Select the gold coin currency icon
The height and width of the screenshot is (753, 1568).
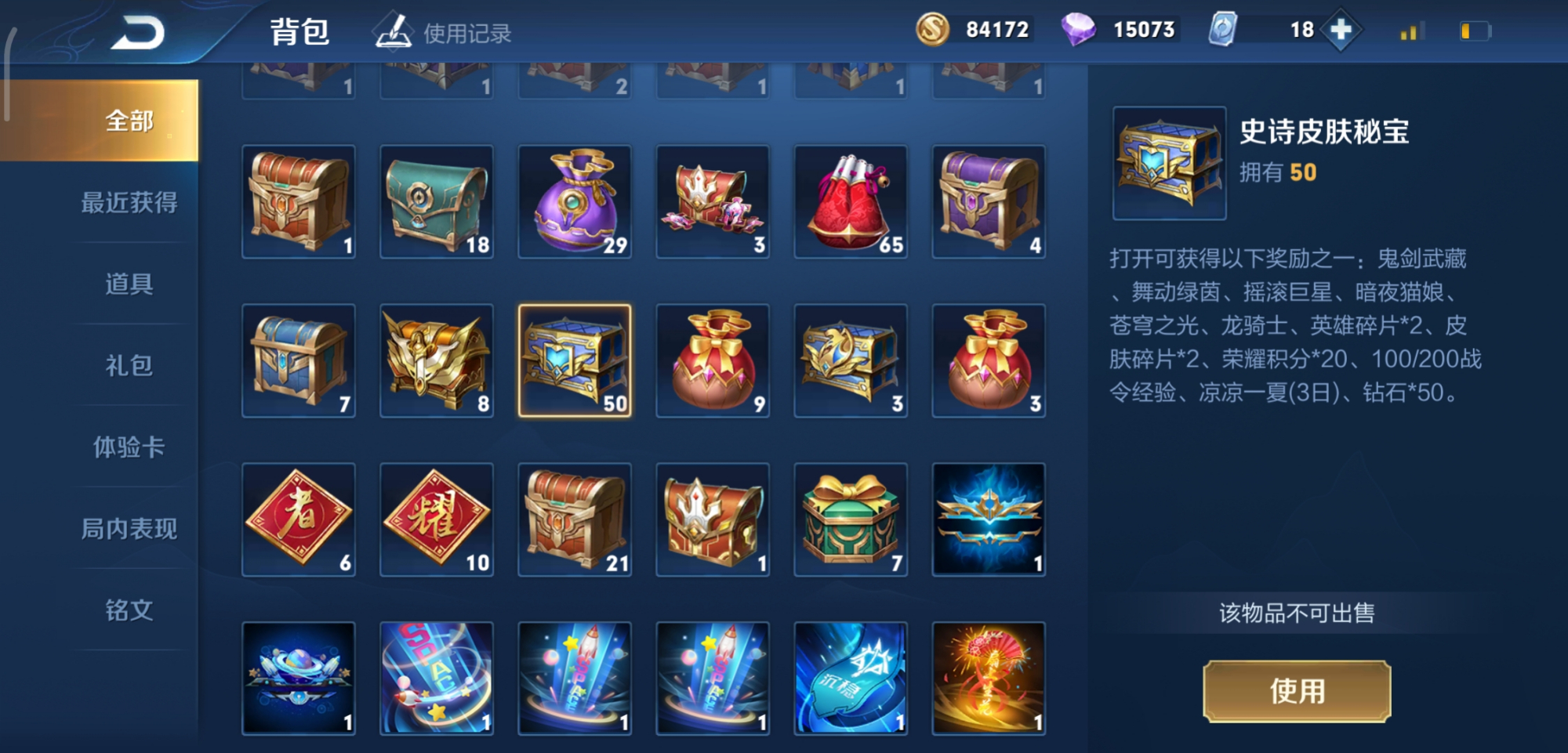pyautogui.click(x=933, y=30)
